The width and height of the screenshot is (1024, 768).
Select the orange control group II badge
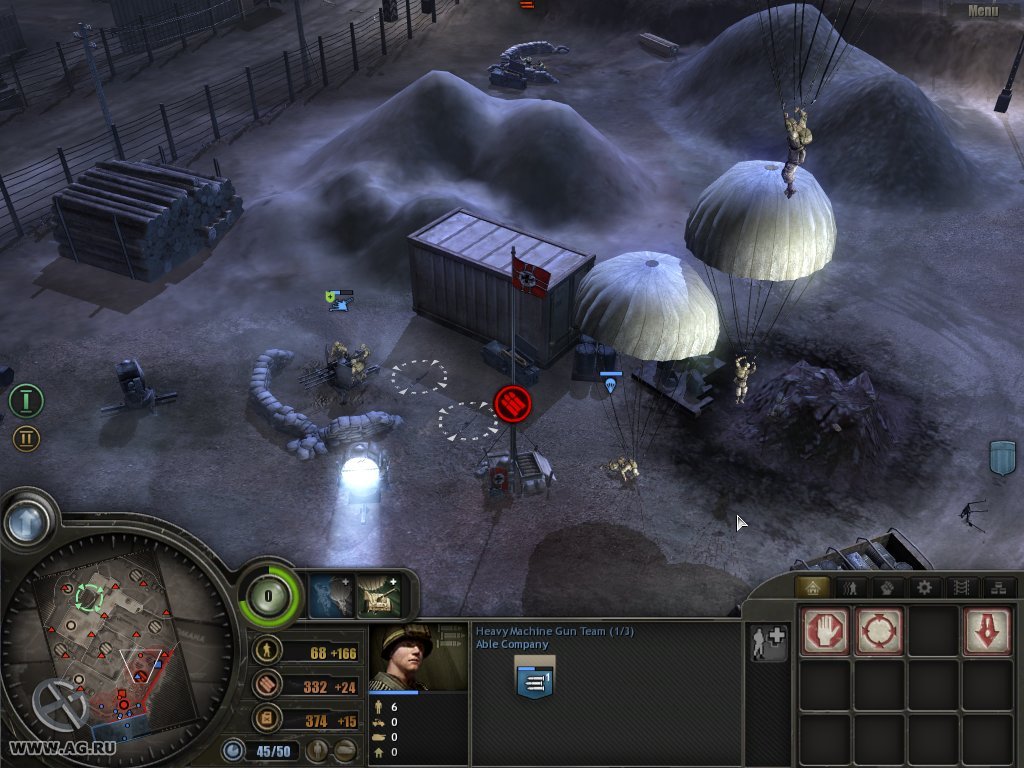pyautogui.click(x=26, y=438)
